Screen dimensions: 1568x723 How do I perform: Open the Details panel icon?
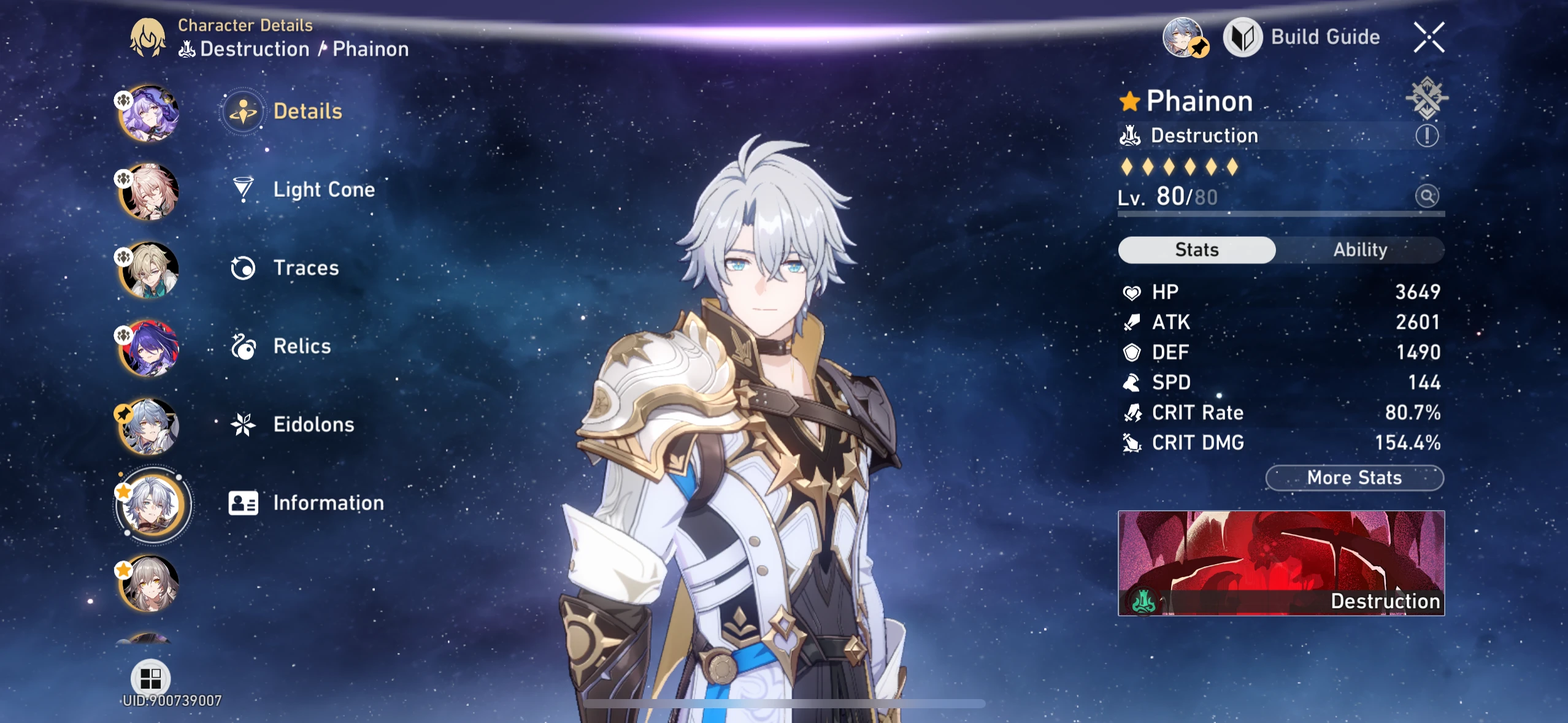[243, 111]
